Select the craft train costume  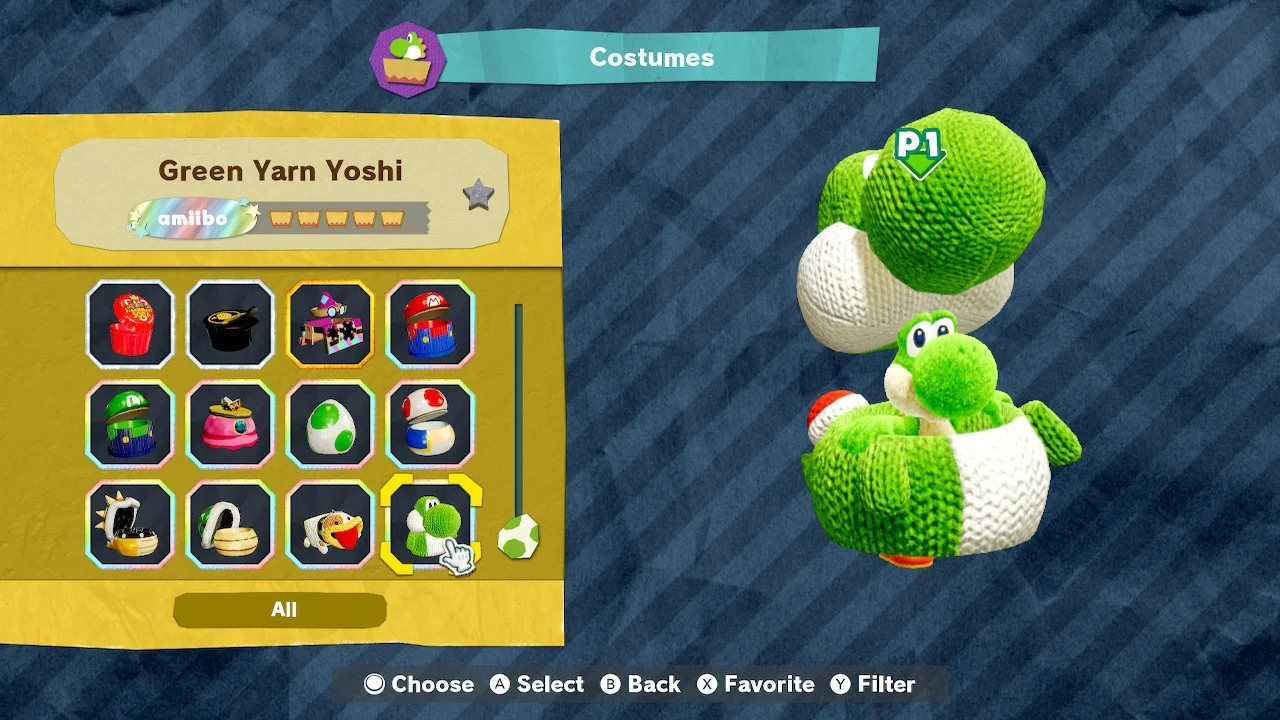[330, 322]
